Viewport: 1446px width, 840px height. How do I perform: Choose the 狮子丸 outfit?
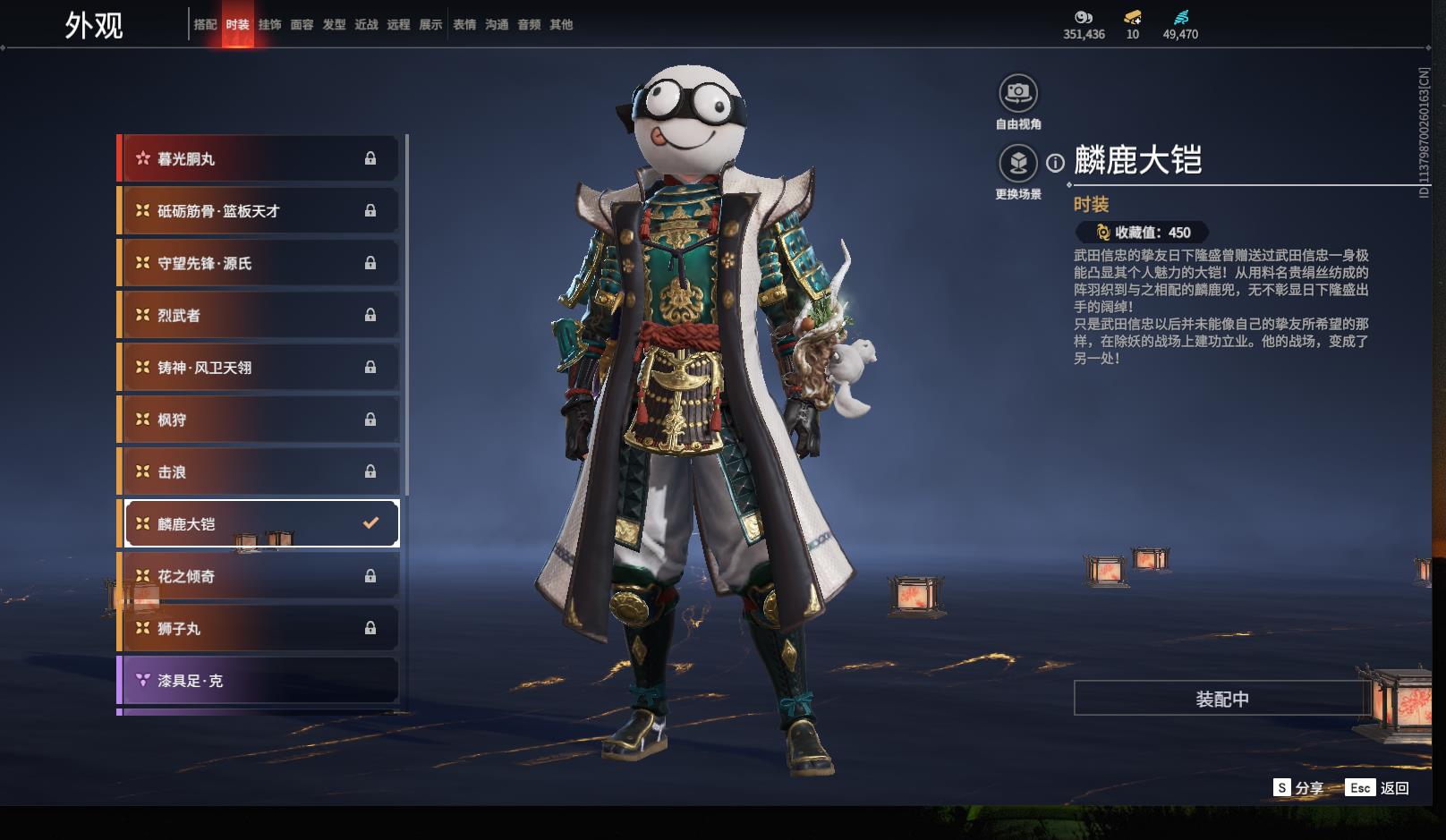tap(259, 629)
